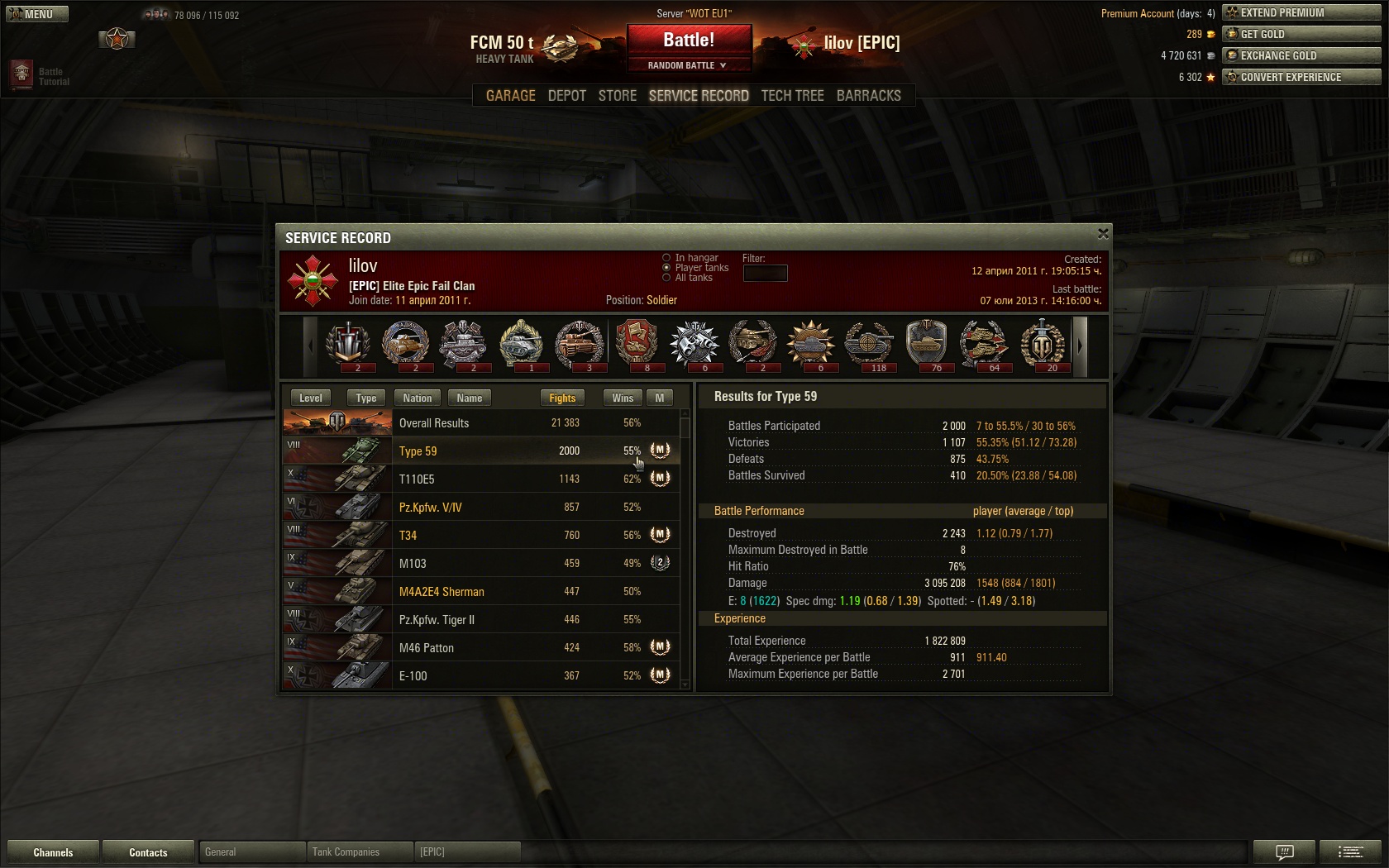This screenshot has width=1389, height=868.
Task: Open the Depot tab
Action: 566,96
